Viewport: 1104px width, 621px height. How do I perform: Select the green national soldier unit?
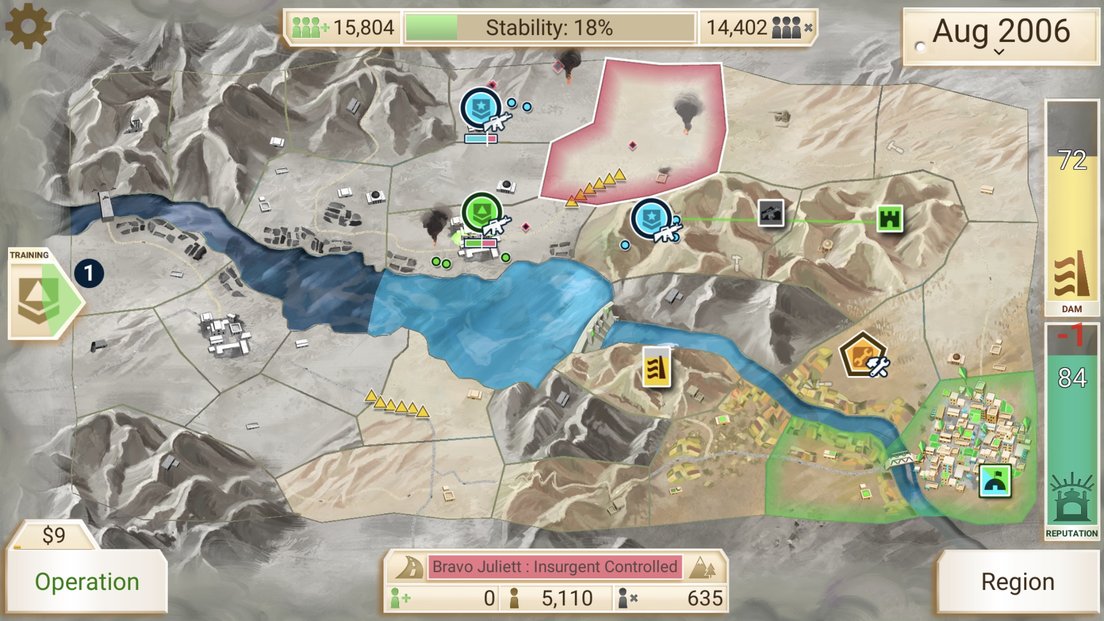pyautogui.click(x=482, y=213)
